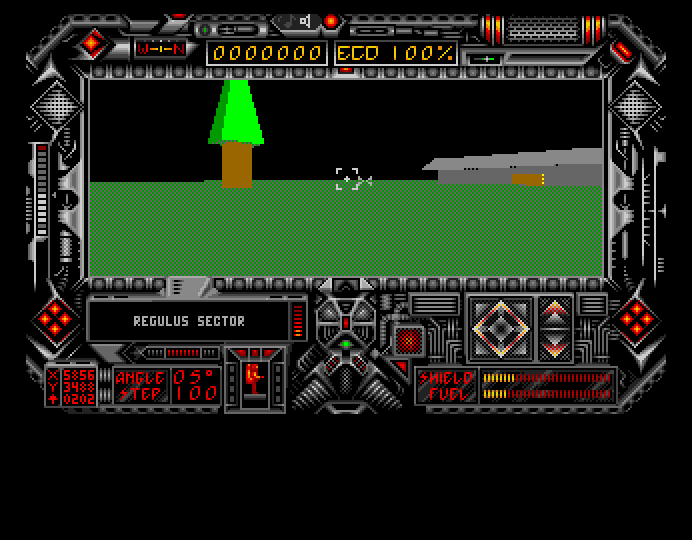The image size is (692, 540).
Task: Change the STEP value of 100
Action: point(196,393)
